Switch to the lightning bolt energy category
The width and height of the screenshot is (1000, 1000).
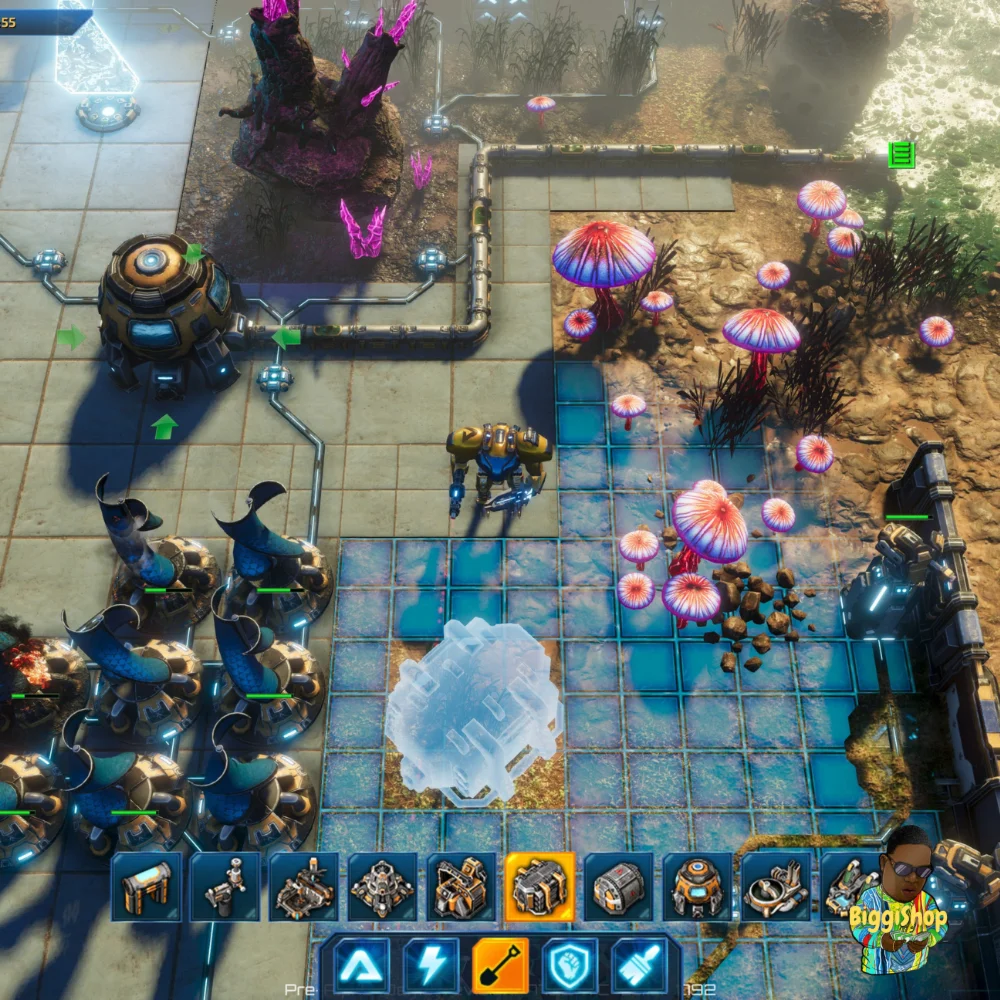click(x=431, y=965)
